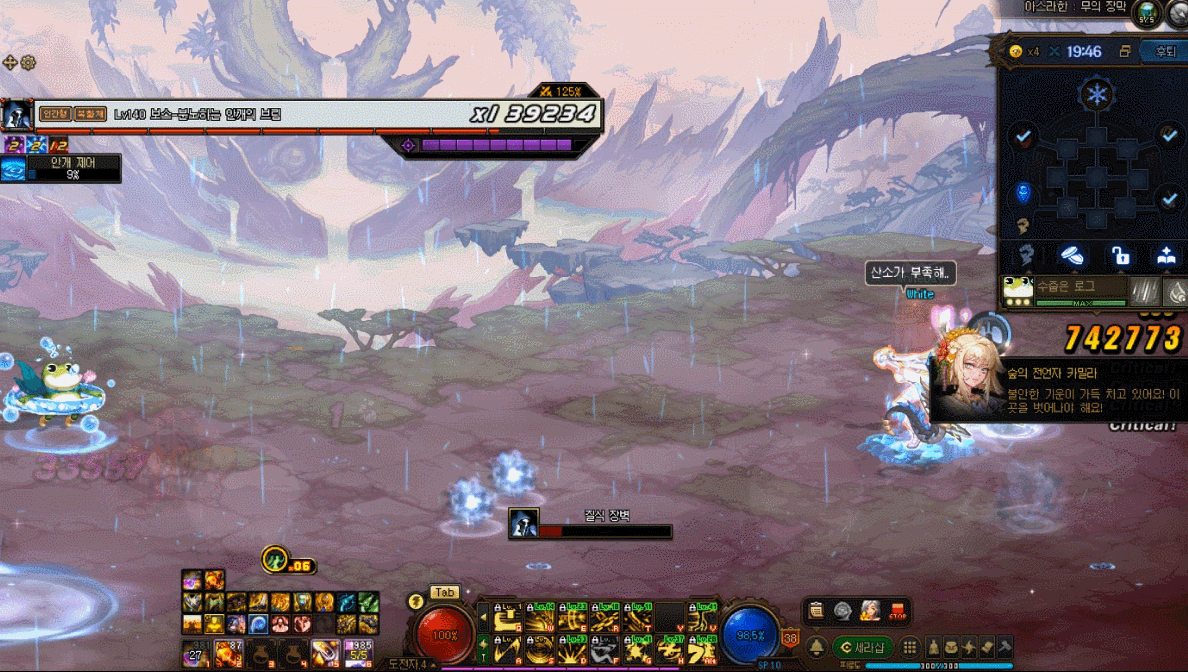The height and width of the screenshot is (672, 1188).
Task: Click the four-arrow move HUD icon
Action: [x=11, y=62]
